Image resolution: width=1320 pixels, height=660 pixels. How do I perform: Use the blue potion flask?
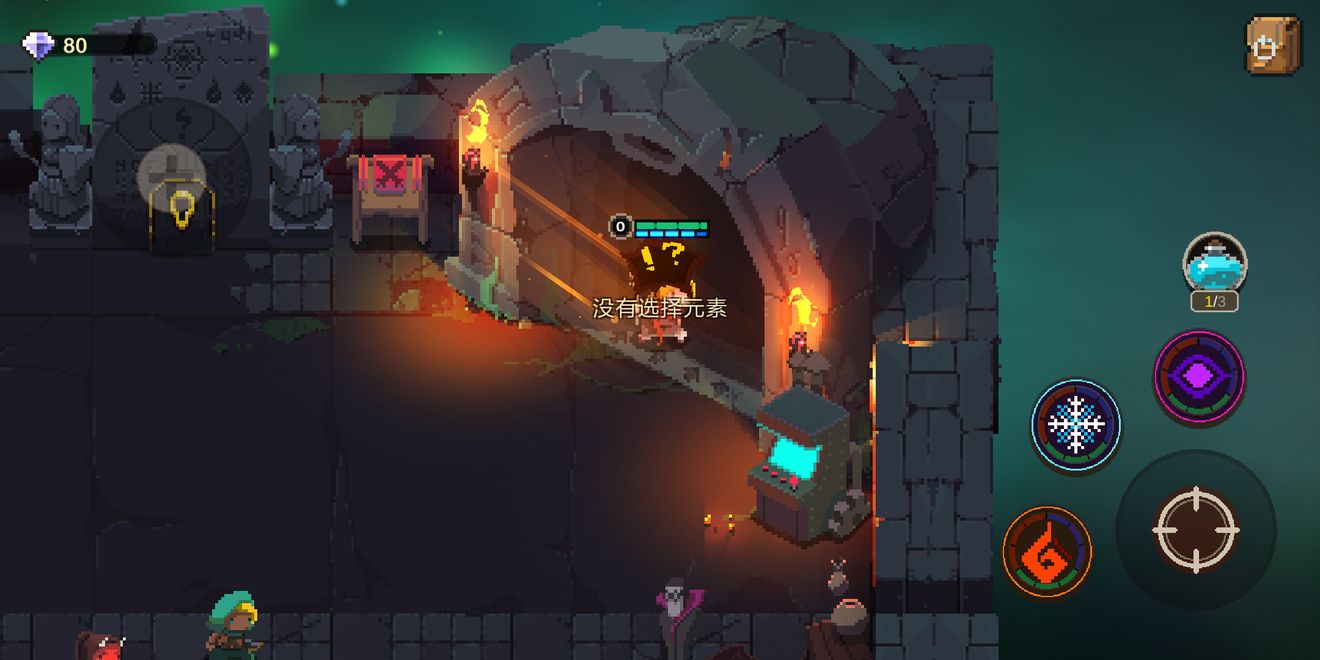1215,264
